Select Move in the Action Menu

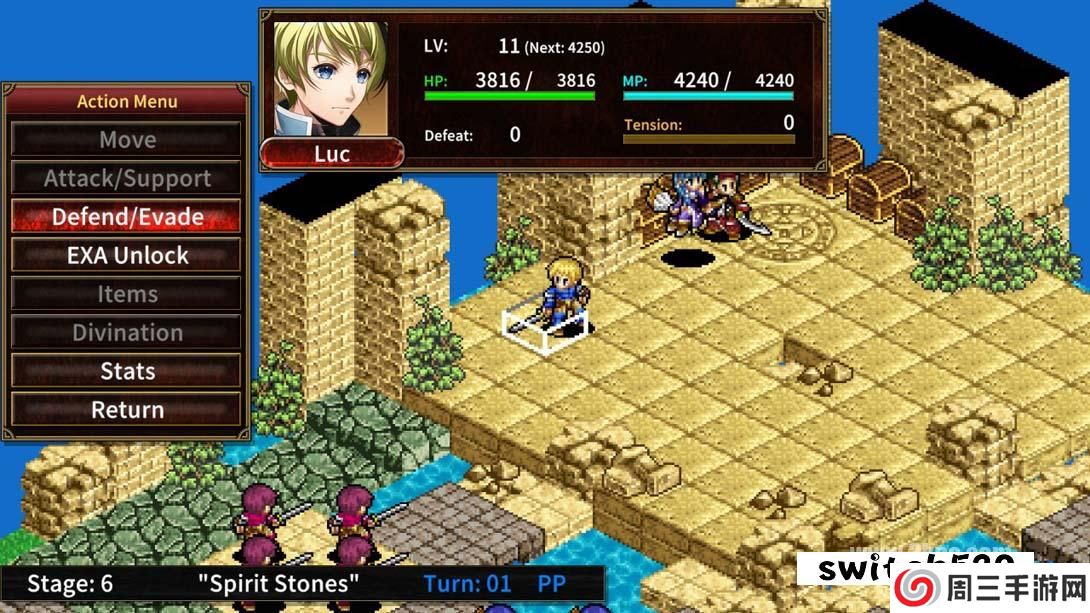click(x=127, y=140)
